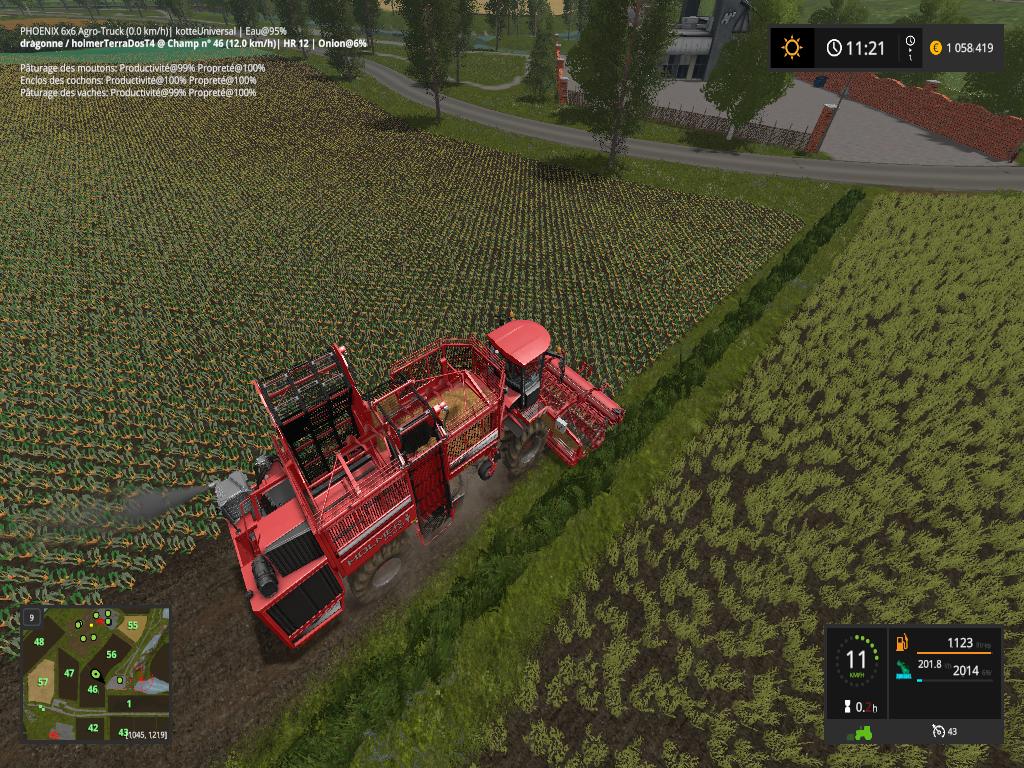Select field 48 on the minimap
Viewport: 1024px width, 768px height.
pyautogui.click(x=39, y=642)
